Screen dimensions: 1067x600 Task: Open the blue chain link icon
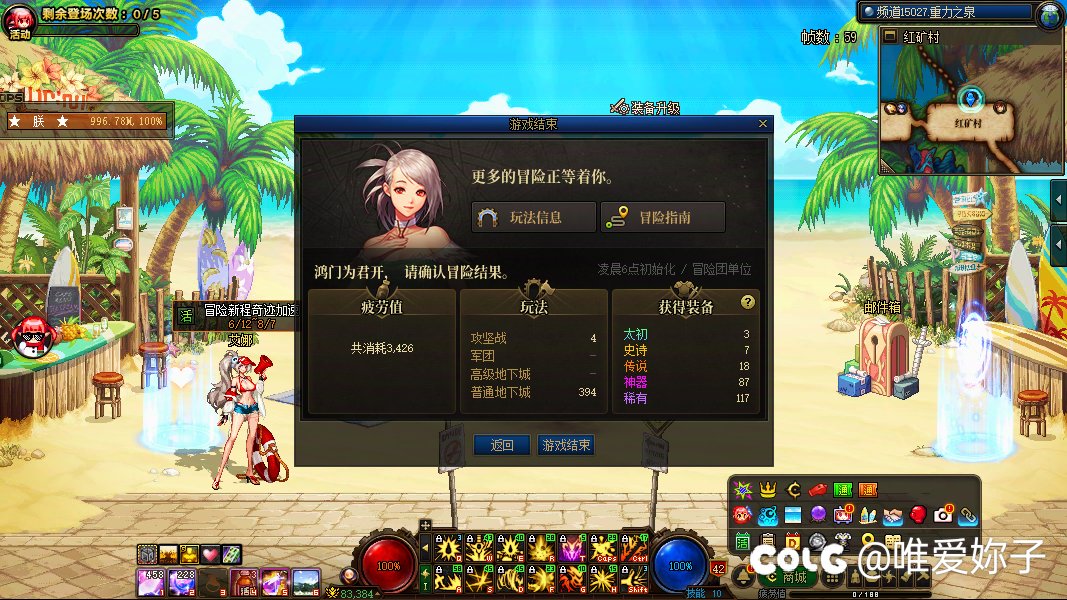[x=967, y=515]
